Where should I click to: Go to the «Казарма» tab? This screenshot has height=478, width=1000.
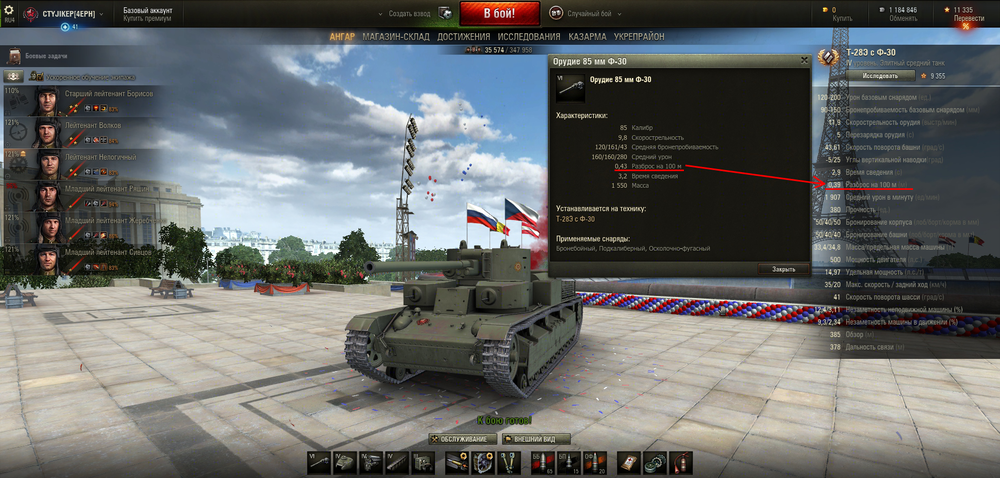(x=587, y=37)
